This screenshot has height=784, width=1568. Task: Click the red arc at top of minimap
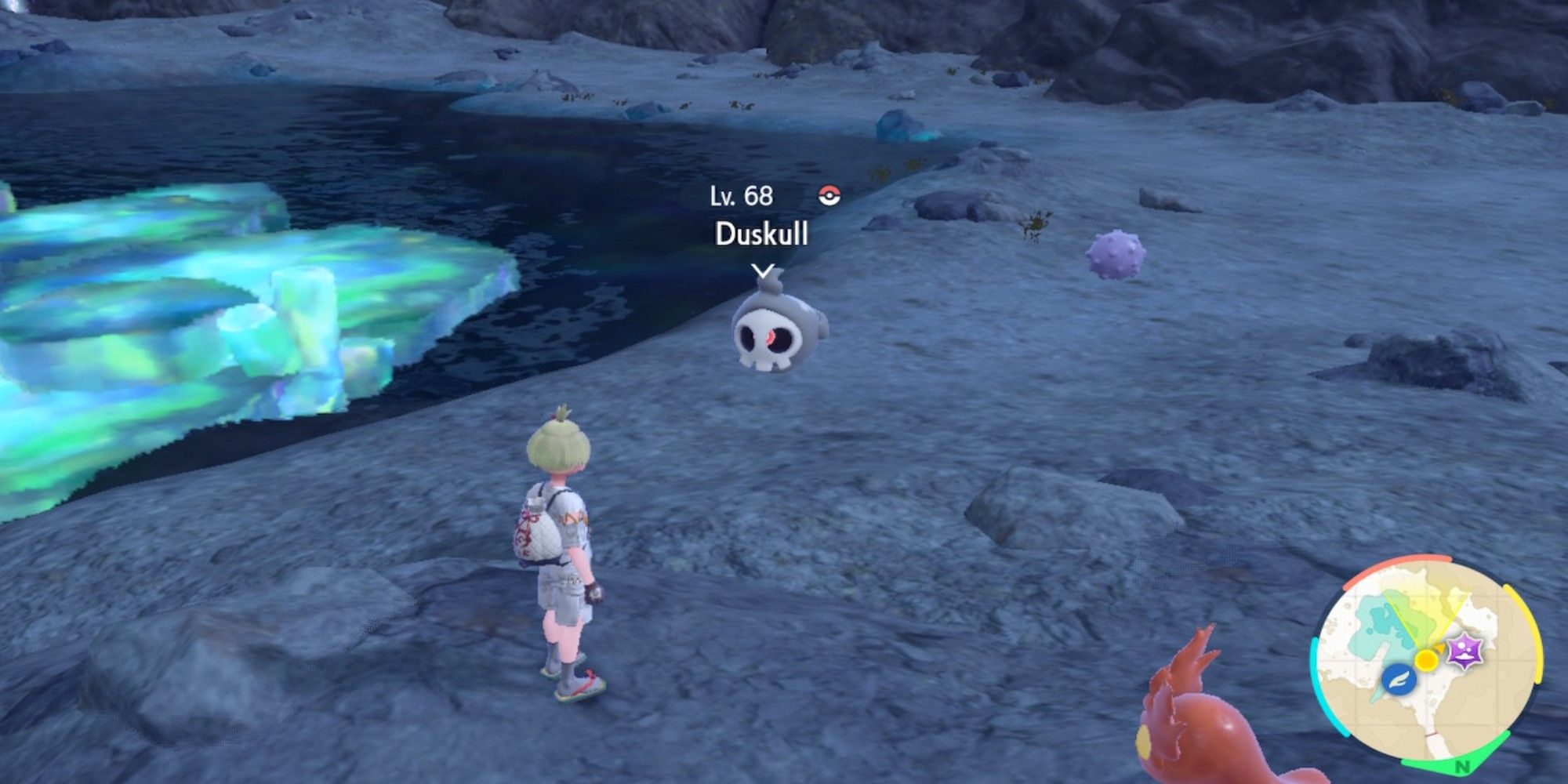(x=1401, y=558)
